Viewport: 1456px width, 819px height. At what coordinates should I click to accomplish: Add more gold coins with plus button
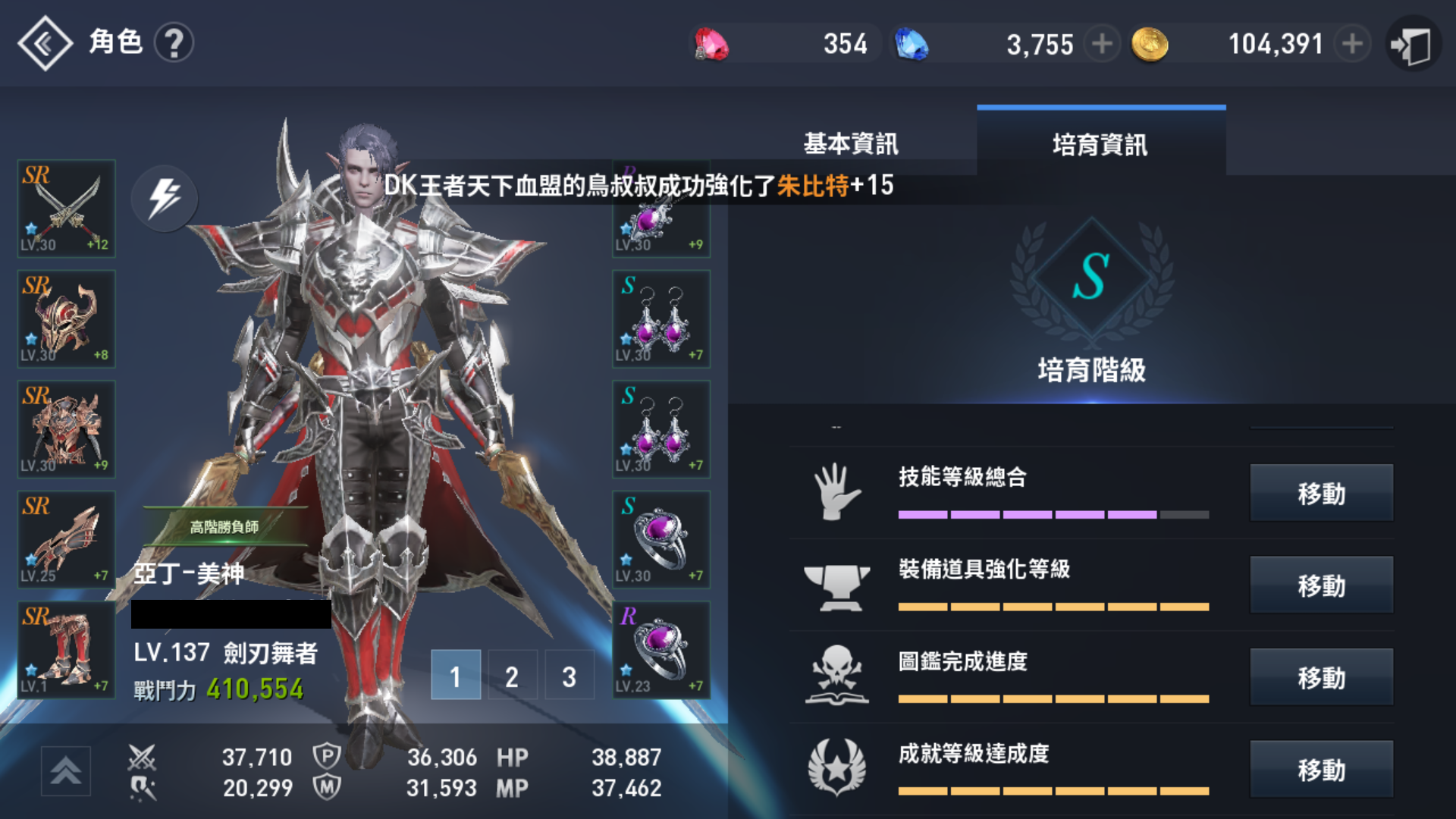[1351, 44]
